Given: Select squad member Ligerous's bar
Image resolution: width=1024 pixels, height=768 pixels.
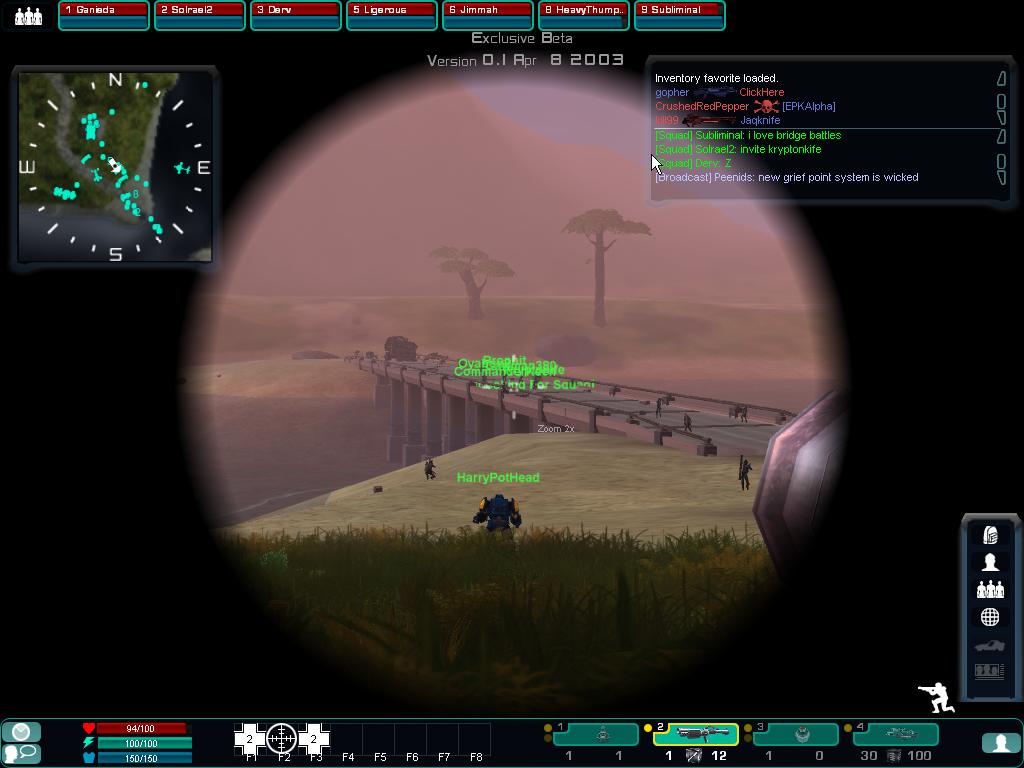Looking at the screenshot, I should 391,15.
